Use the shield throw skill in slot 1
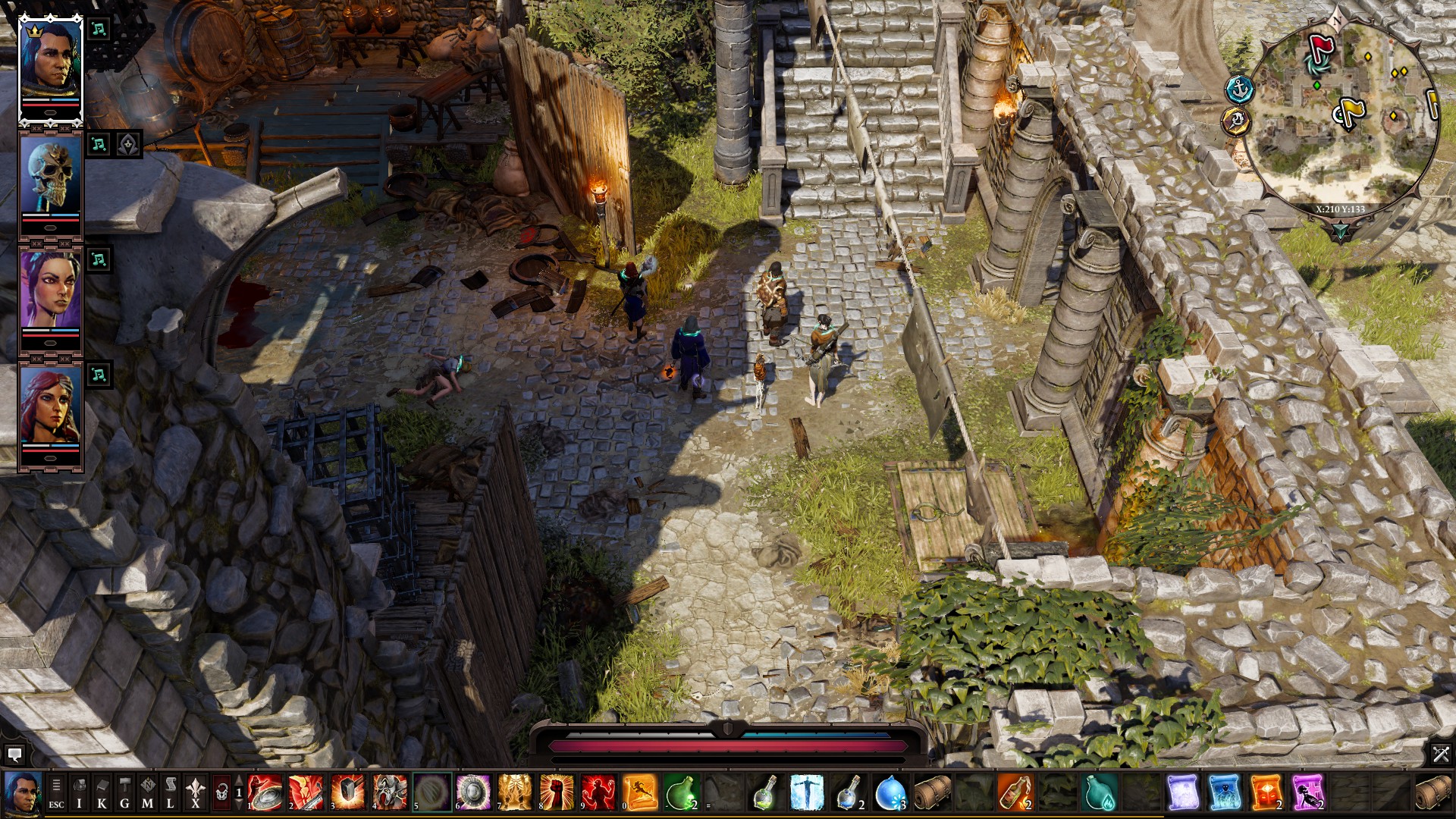 point(265,792)
